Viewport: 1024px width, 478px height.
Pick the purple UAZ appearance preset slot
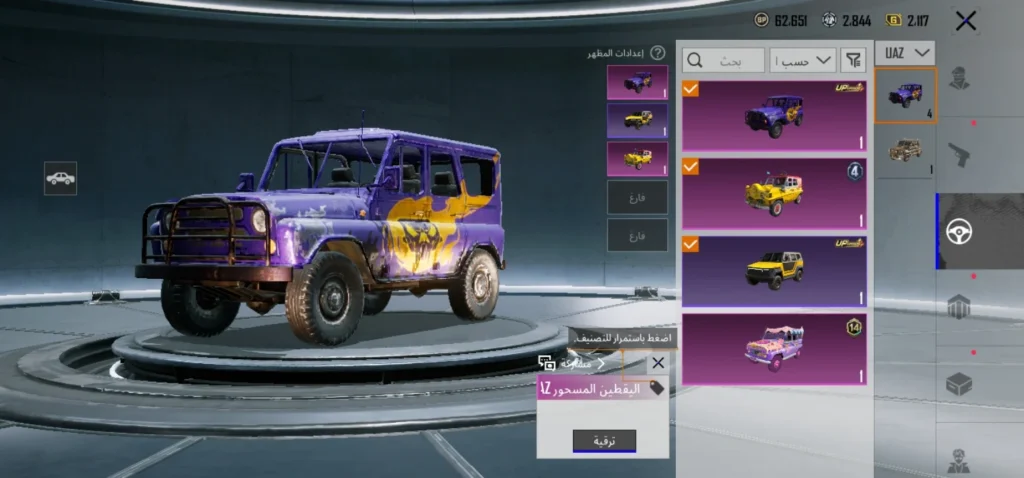637,82
